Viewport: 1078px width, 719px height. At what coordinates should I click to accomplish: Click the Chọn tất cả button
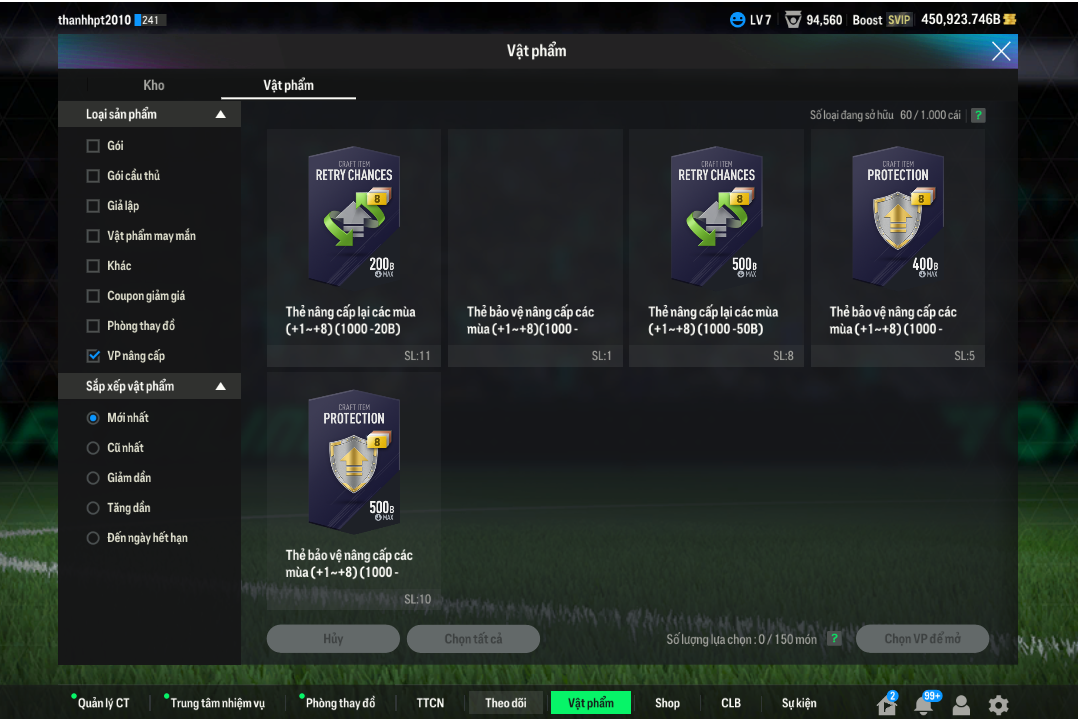click(473, 639)
